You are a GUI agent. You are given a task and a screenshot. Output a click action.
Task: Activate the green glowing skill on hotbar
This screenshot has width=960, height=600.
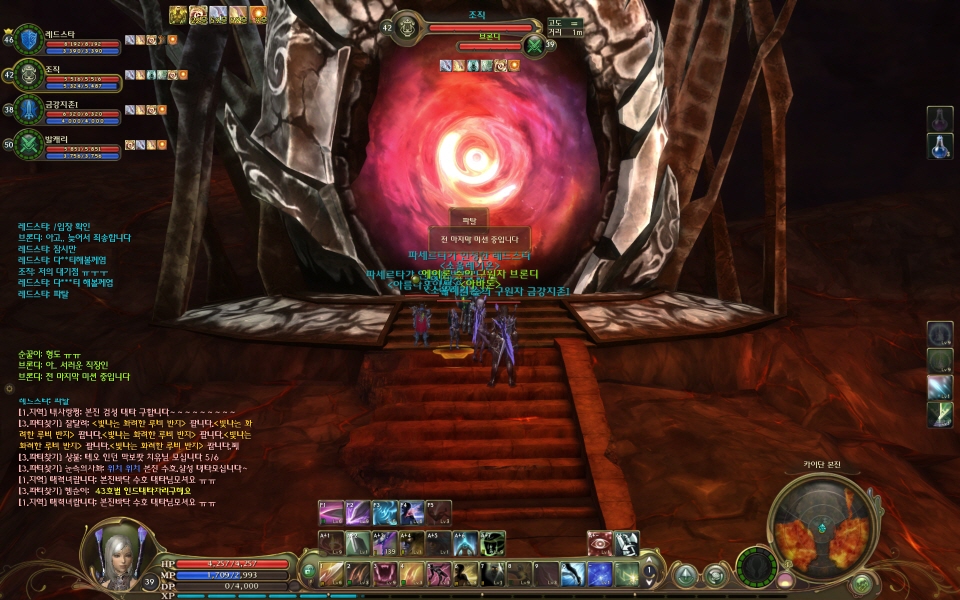tap(627, 574)
